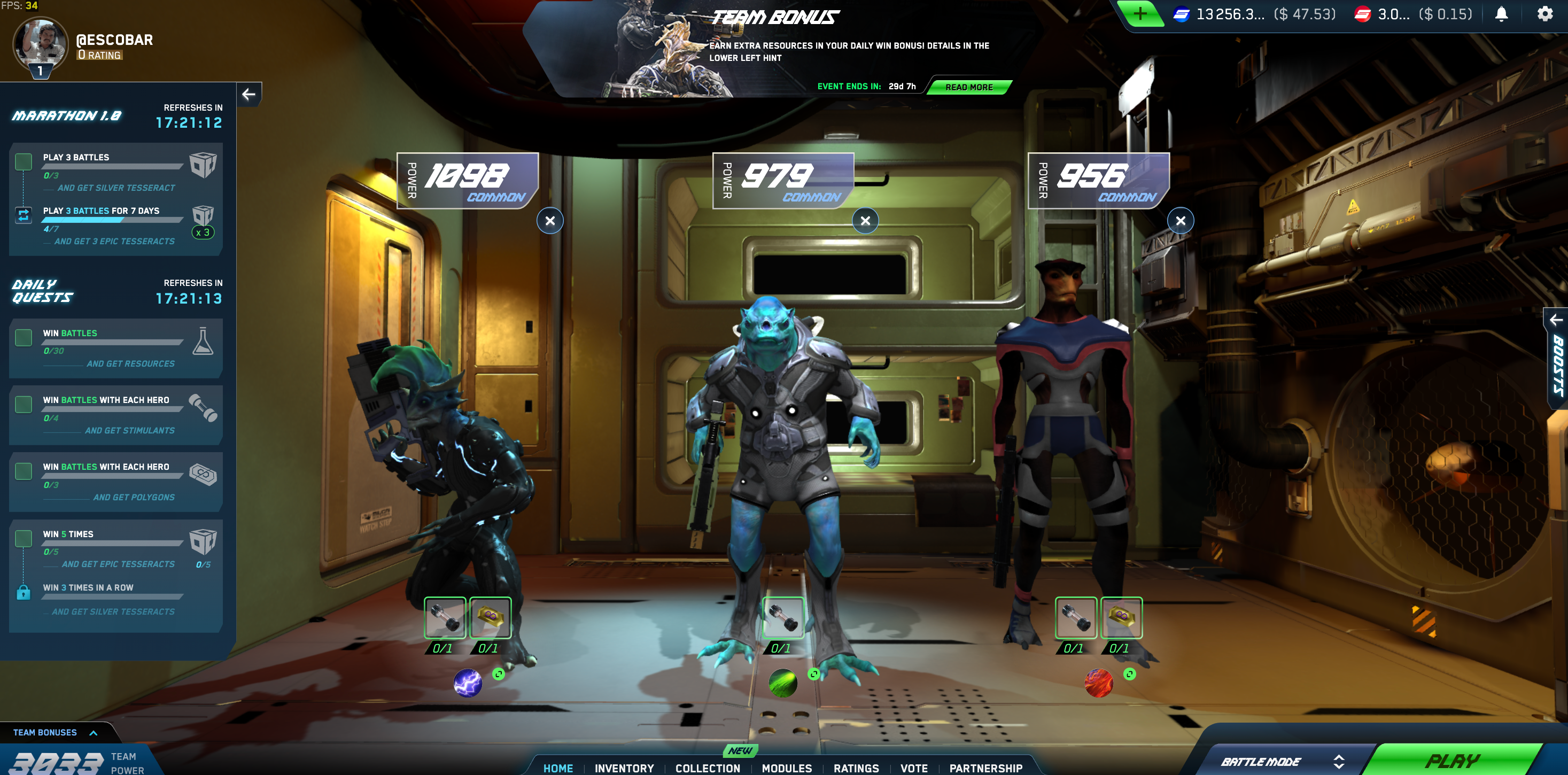Screen dimensions: 1568x775
Task: Select the Home tab
Action: 558,768
